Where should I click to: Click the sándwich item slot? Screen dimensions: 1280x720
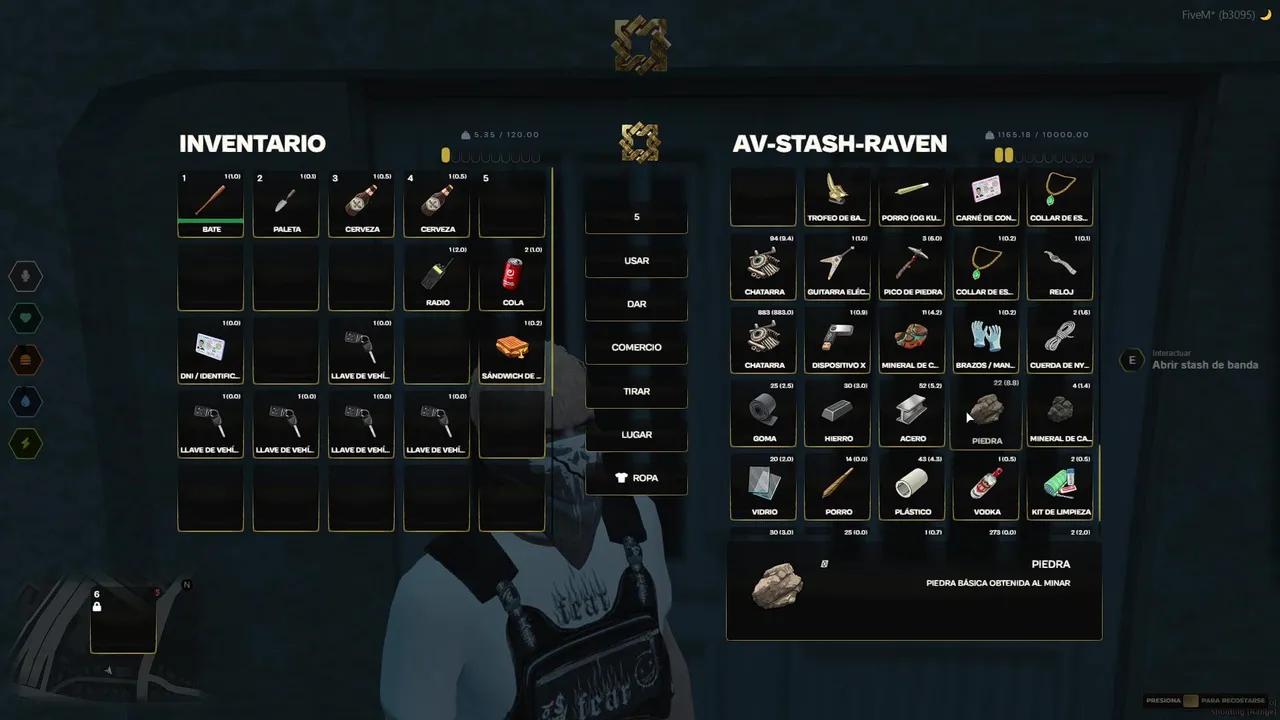[x=512, y=350]
